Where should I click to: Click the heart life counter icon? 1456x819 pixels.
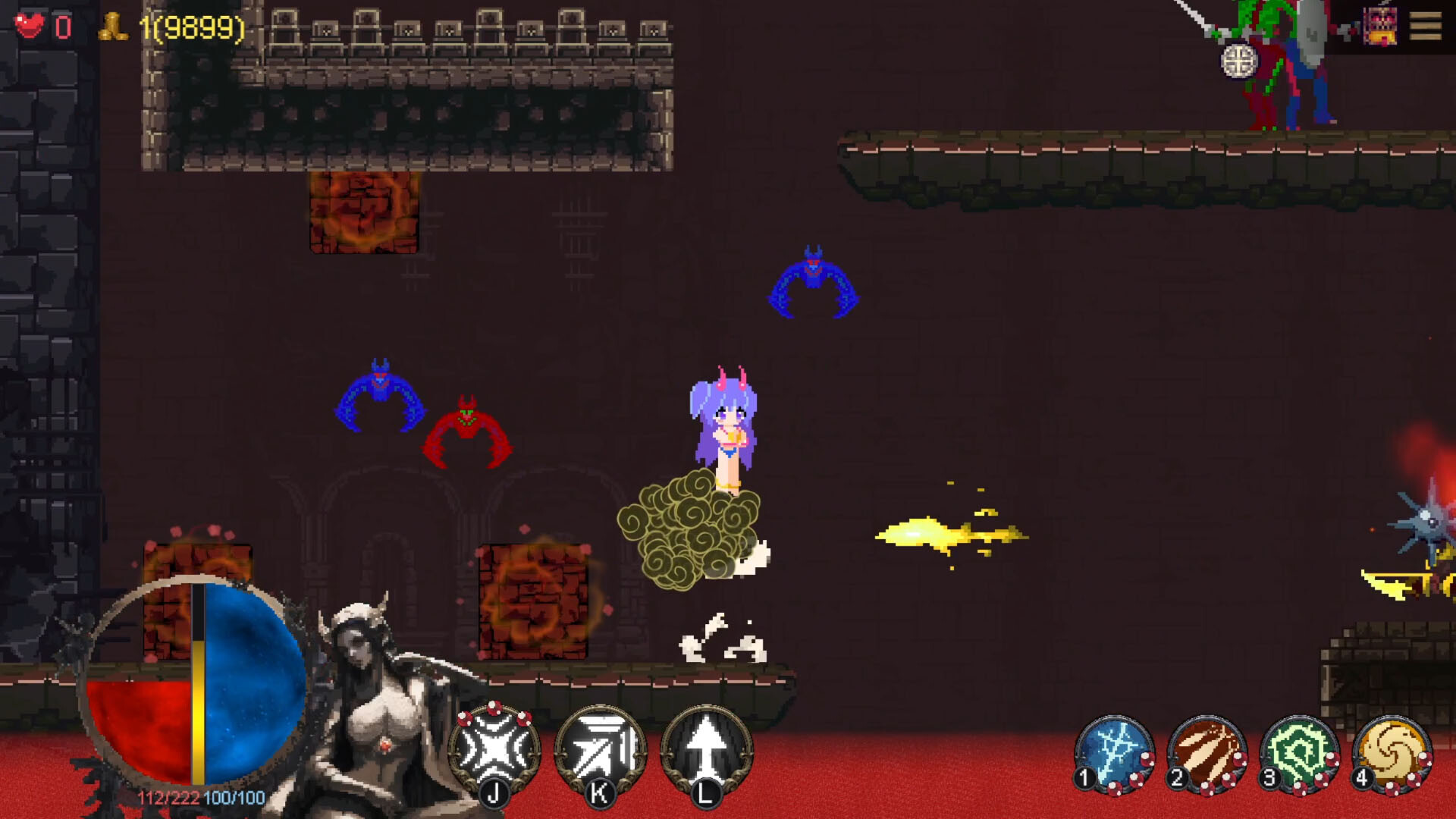click(x=30, y=27)
